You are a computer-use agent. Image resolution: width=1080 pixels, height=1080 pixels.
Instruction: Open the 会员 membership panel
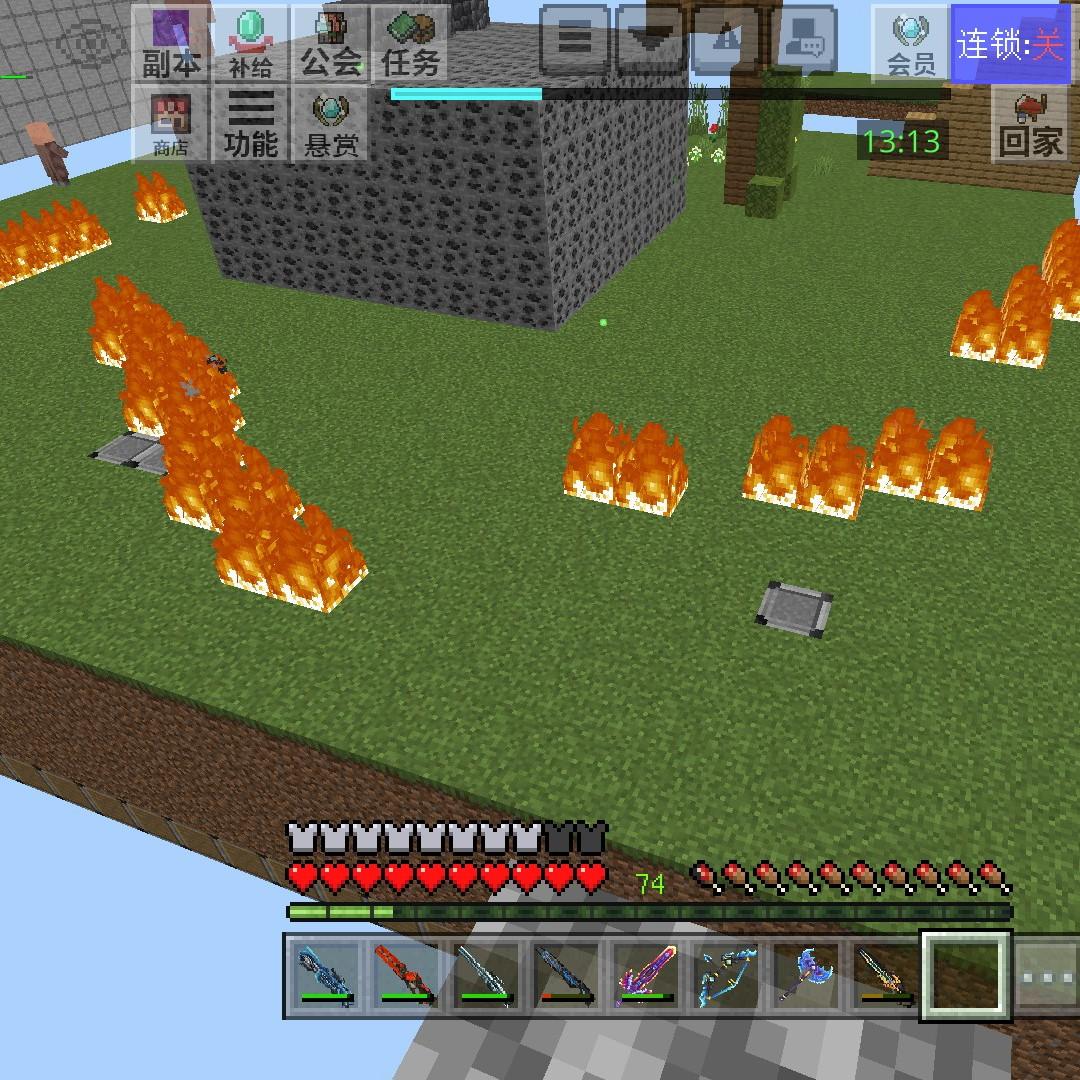(910, 43)
